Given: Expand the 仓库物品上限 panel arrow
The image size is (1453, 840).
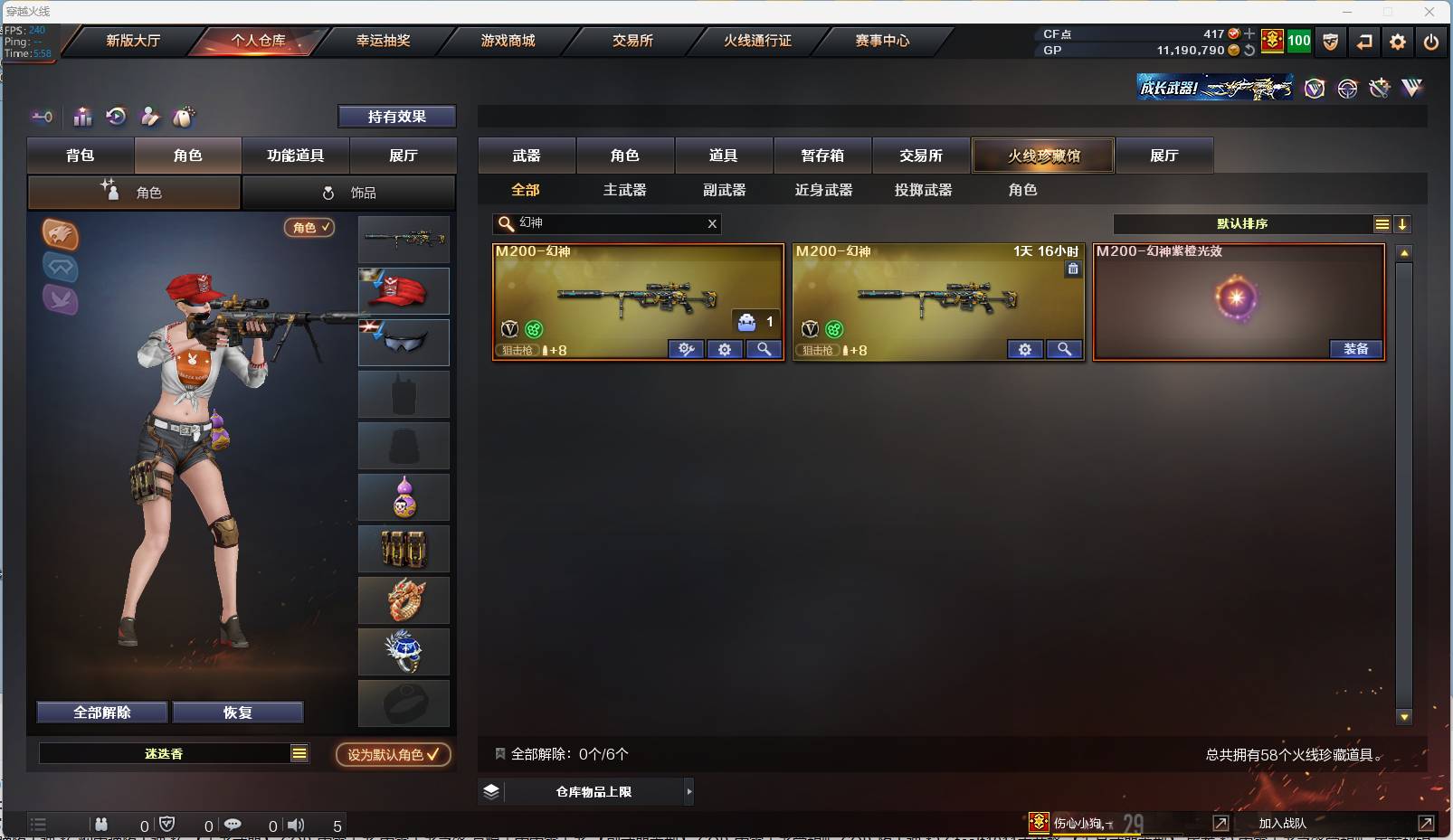Looking at the screenshot, I should pos(689,791).
